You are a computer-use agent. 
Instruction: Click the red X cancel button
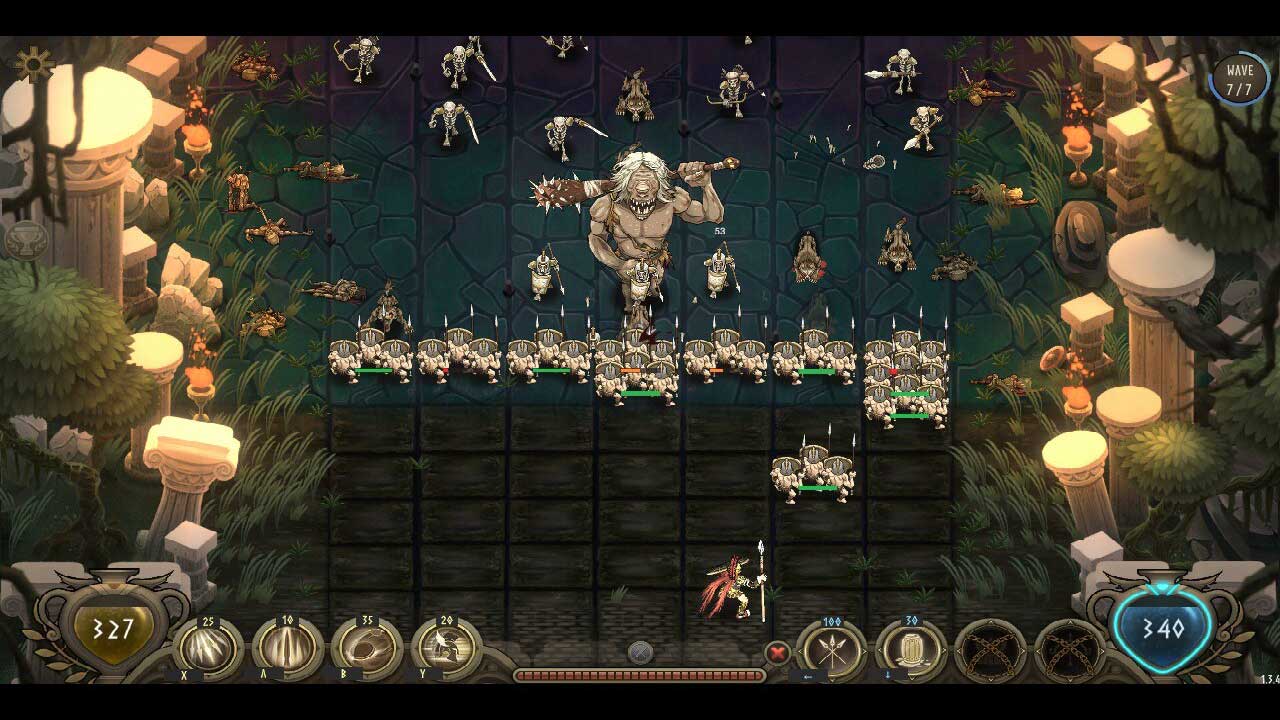(x=777, y=654)
